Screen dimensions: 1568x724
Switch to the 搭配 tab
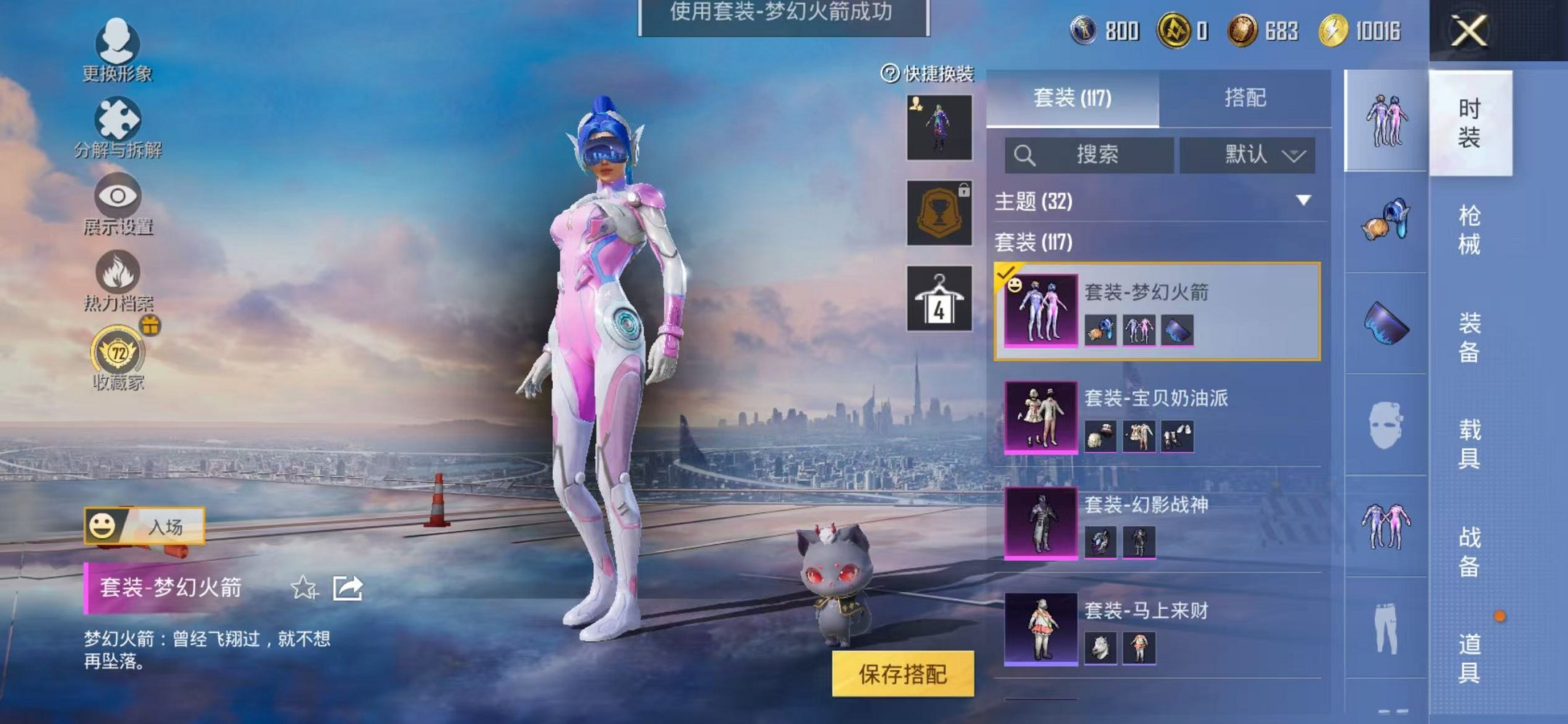coord(1243,99)
